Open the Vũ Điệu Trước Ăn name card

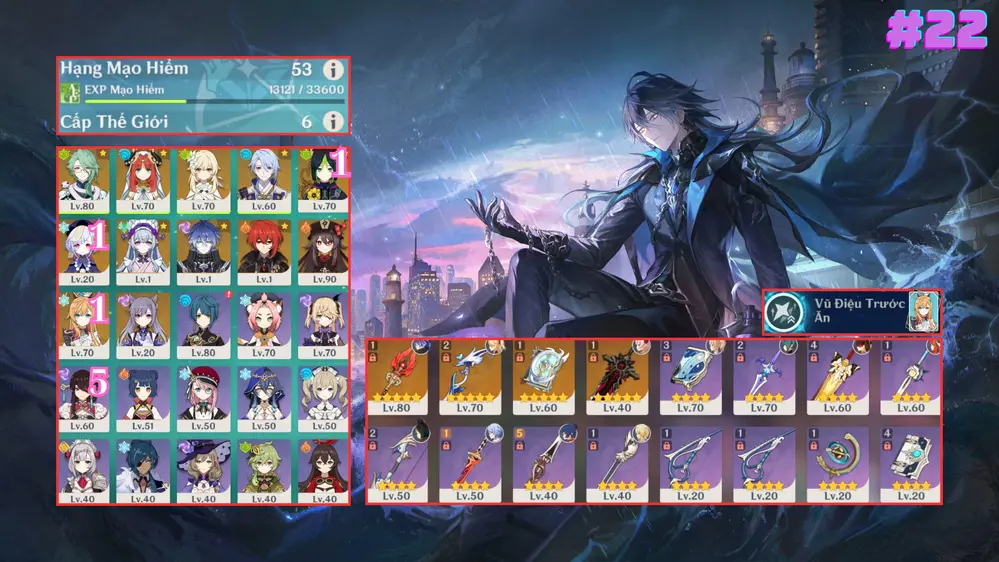click(851, 312)
